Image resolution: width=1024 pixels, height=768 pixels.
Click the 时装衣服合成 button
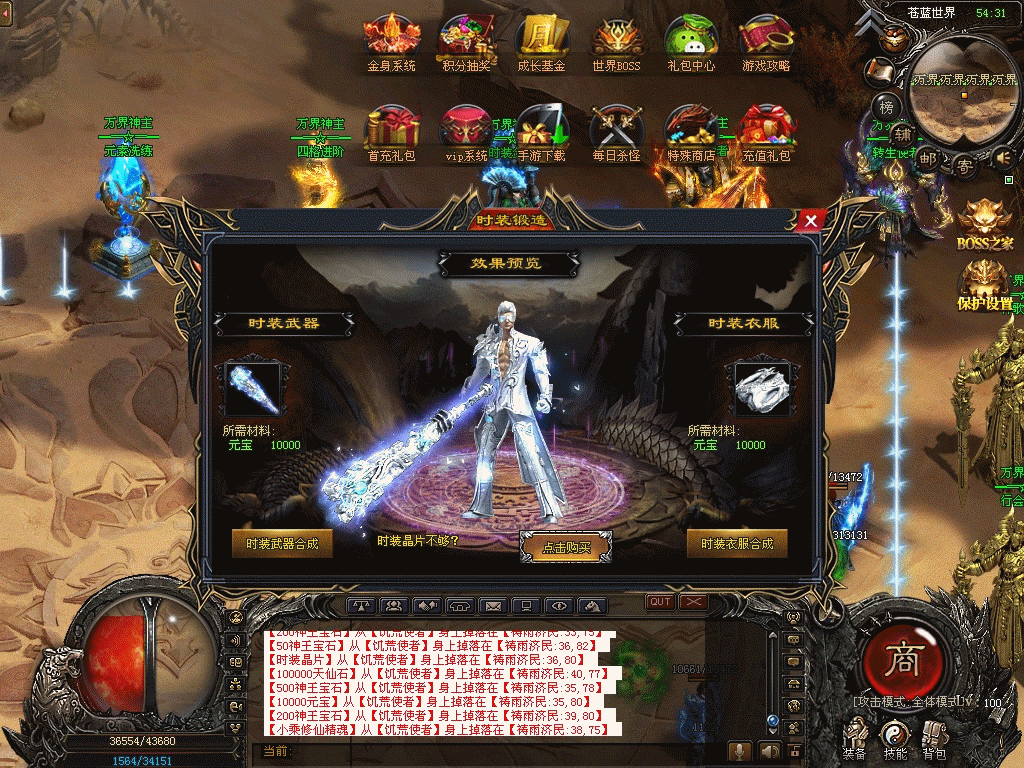[x=737, y=543]
